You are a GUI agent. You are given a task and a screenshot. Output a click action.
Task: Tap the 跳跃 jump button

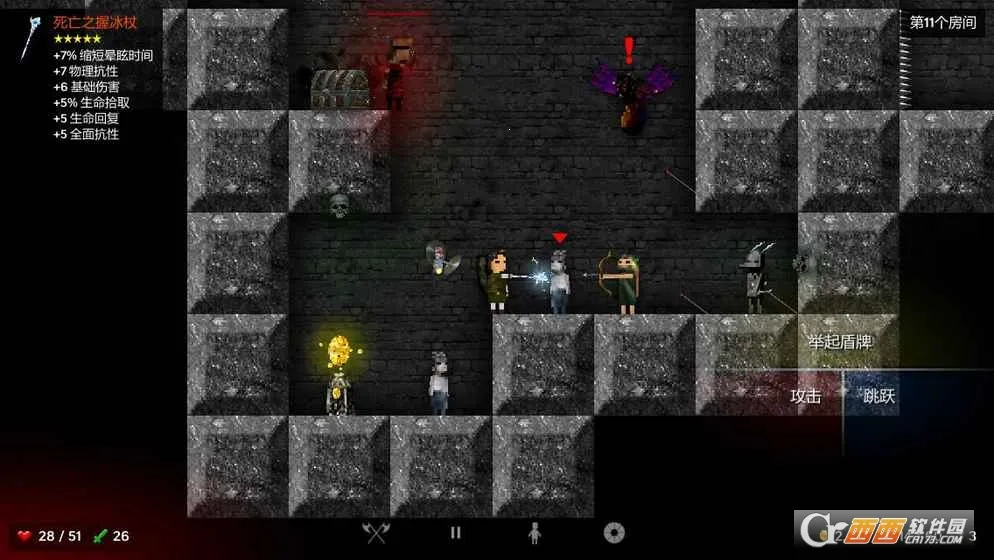click(879, 396)
